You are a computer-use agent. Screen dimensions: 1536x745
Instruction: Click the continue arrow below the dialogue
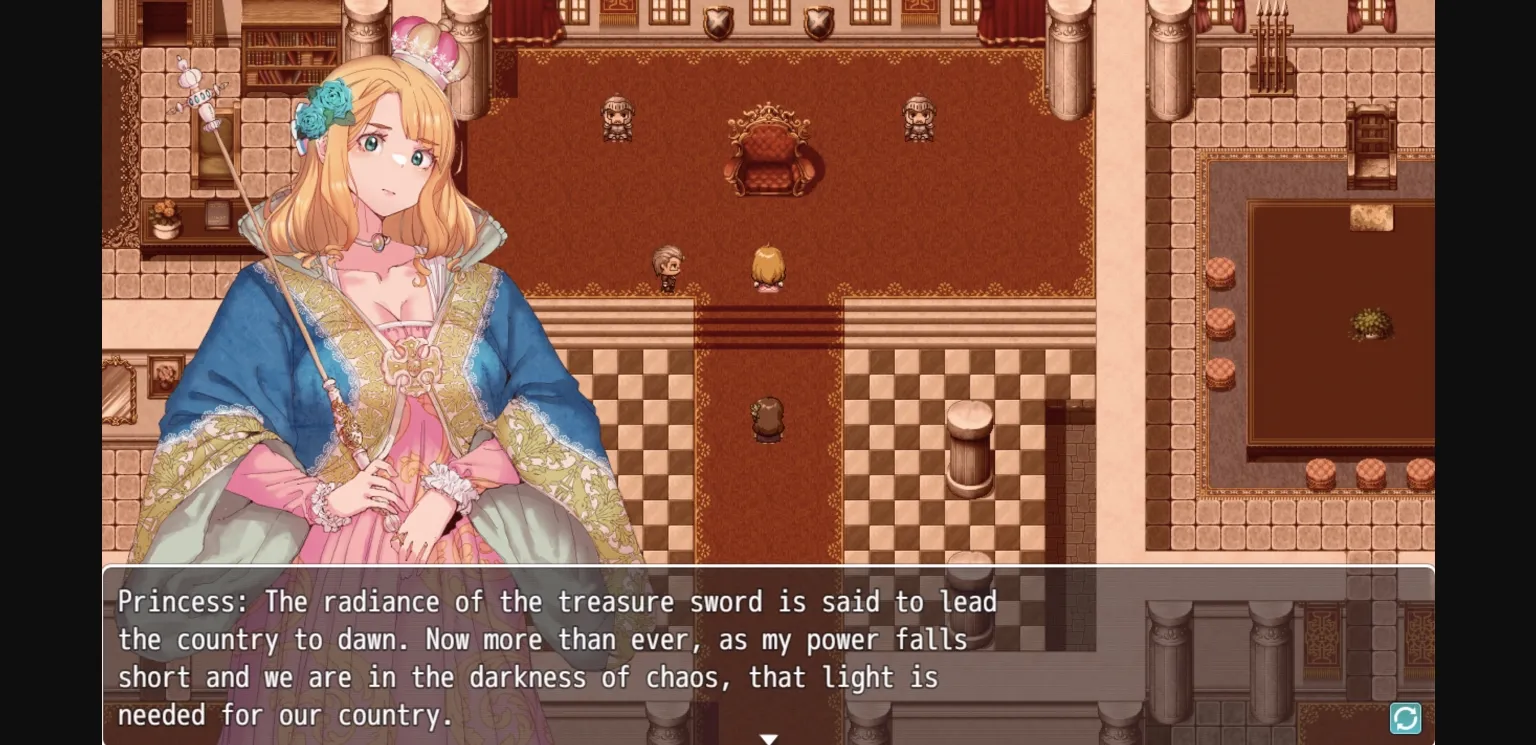(768, 738)
